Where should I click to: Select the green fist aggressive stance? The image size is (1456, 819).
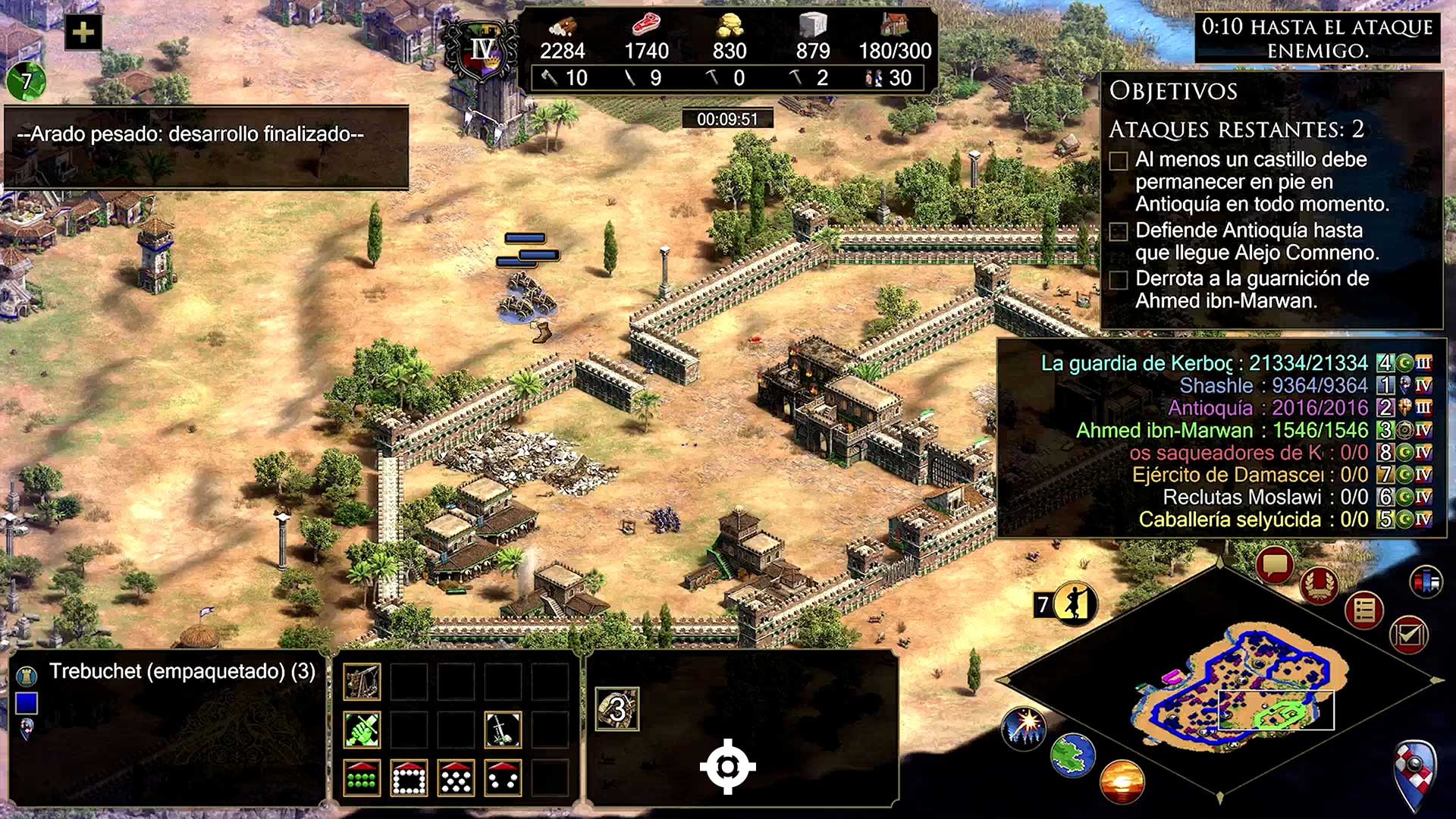[362, 730]
